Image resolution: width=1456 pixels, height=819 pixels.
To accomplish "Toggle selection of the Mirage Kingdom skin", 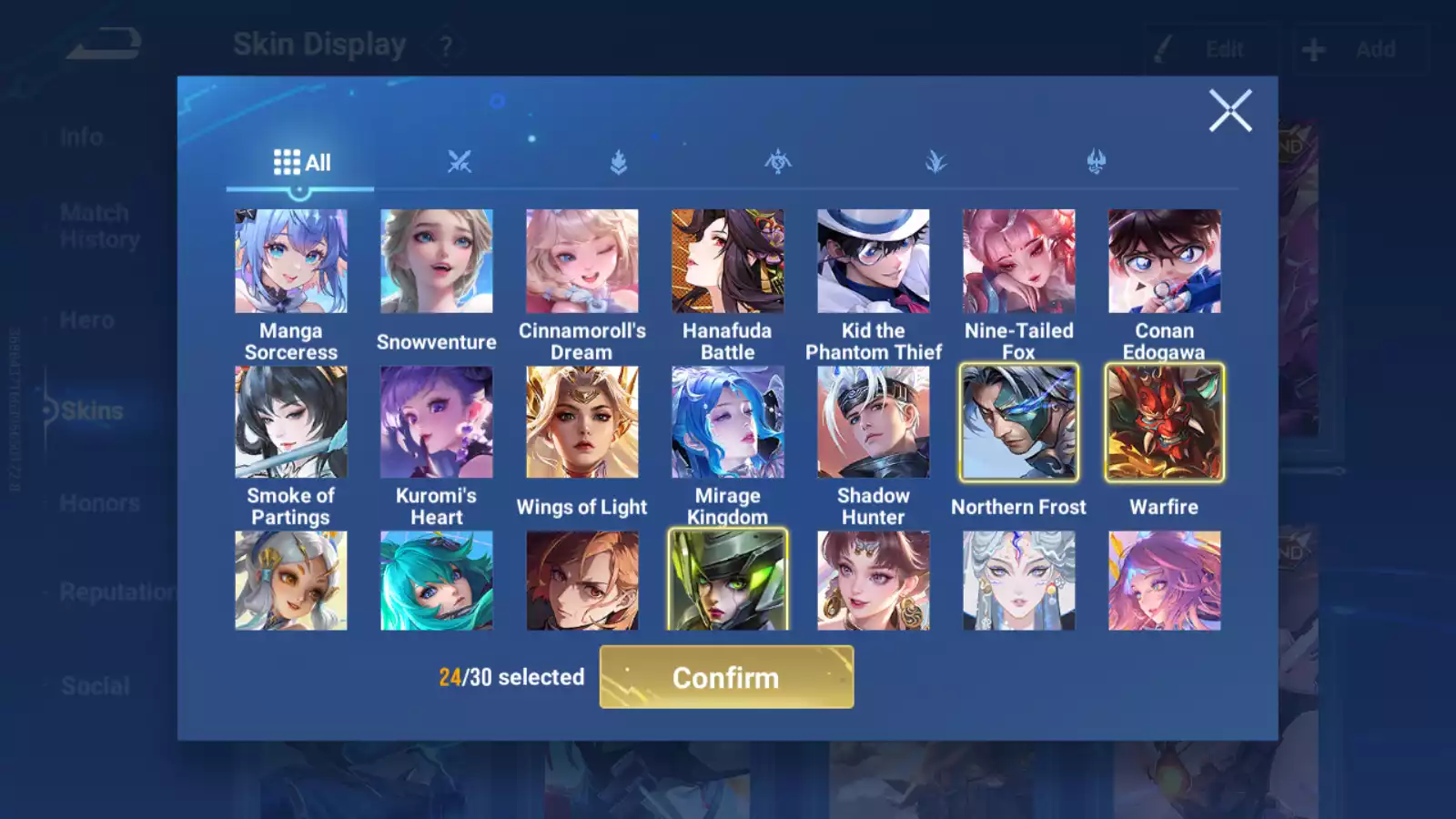I will tap(728, 423).
